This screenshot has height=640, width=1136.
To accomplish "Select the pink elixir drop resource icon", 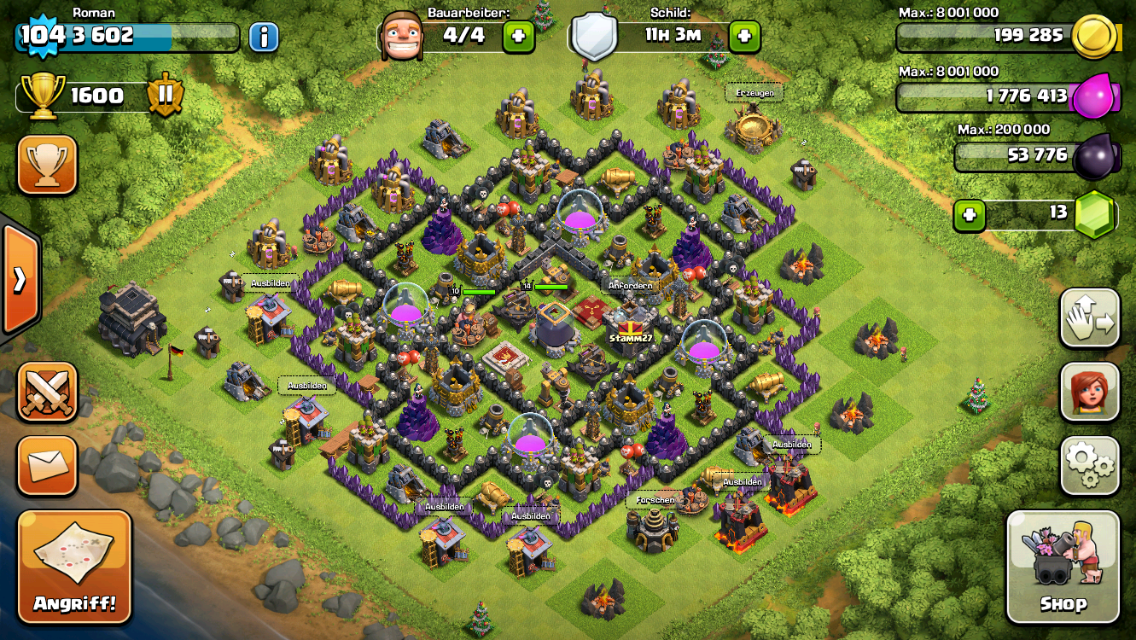I will point(1092,98).
